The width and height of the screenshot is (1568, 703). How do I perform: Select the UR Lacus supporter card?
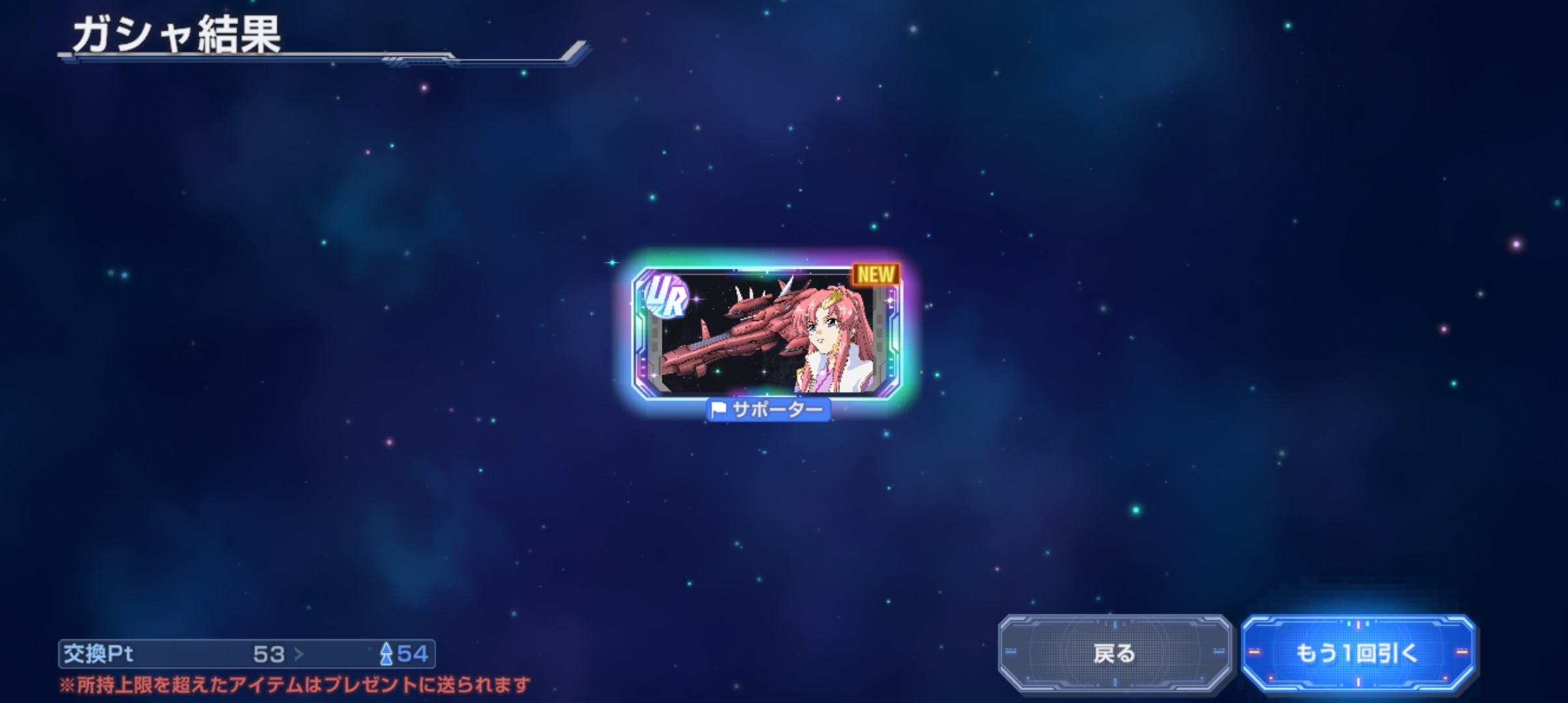pyautogui.click(x=766, y=332)
